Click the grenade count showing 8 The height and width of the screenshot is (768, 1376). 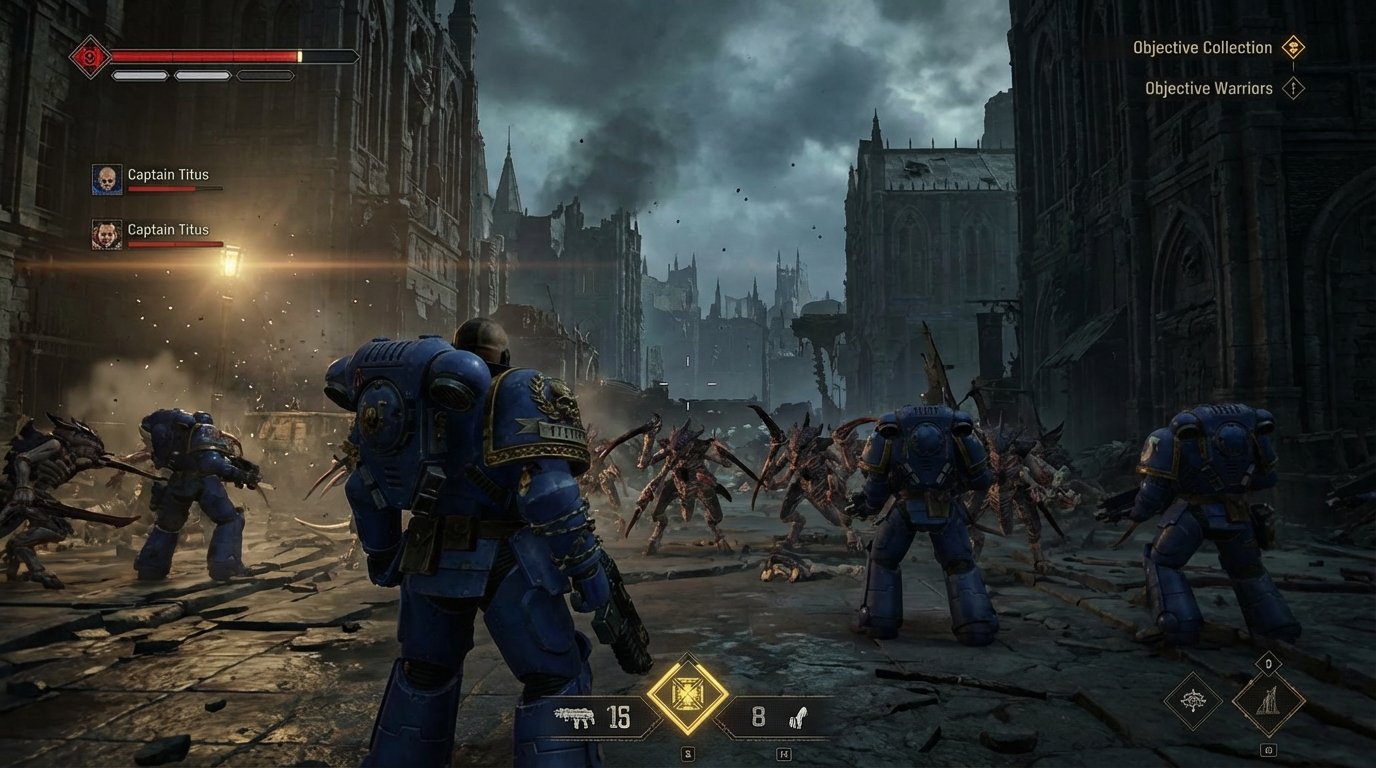(757, 715)
